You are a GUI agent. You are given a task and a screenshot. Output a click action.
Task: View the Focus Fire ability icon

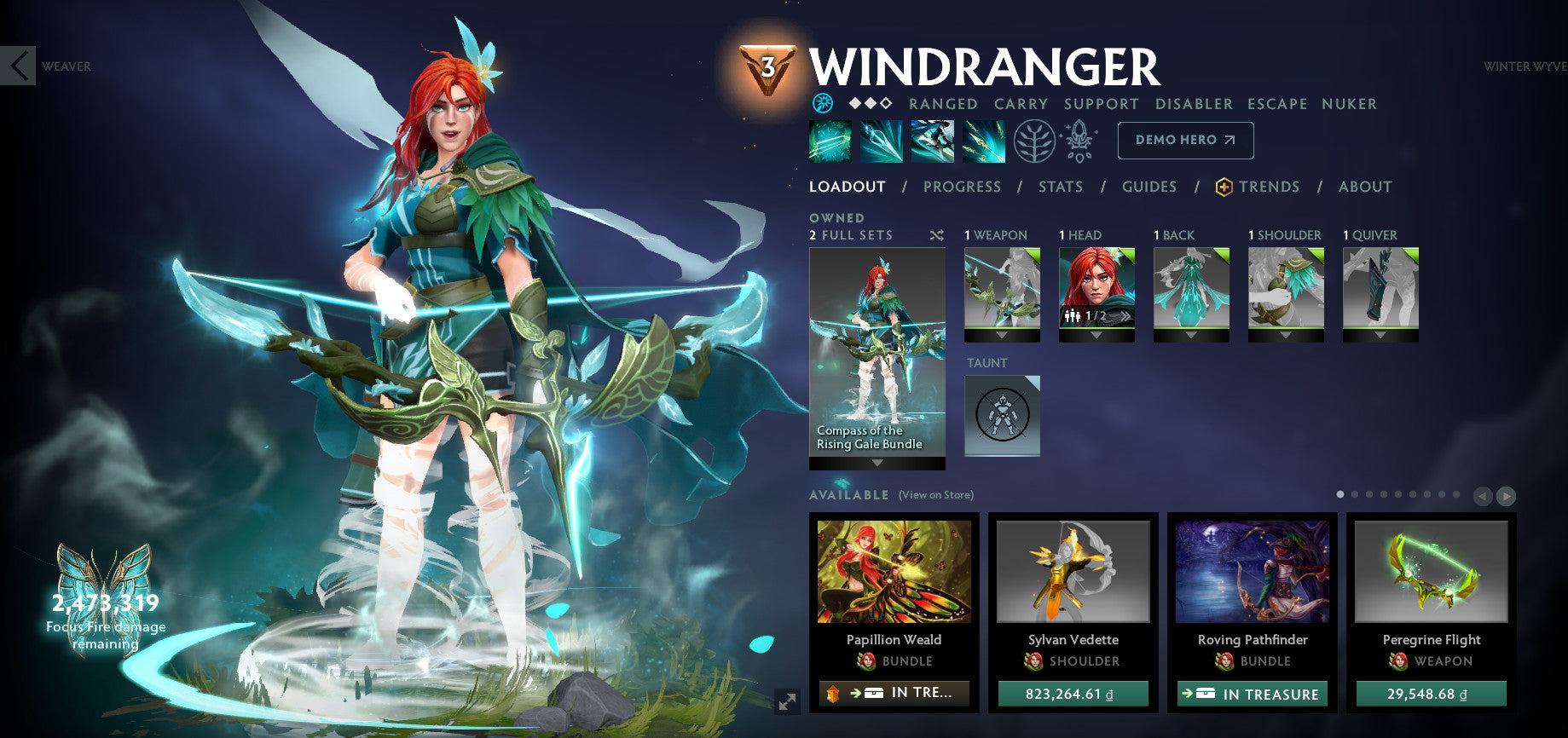[x=985, y=141]
